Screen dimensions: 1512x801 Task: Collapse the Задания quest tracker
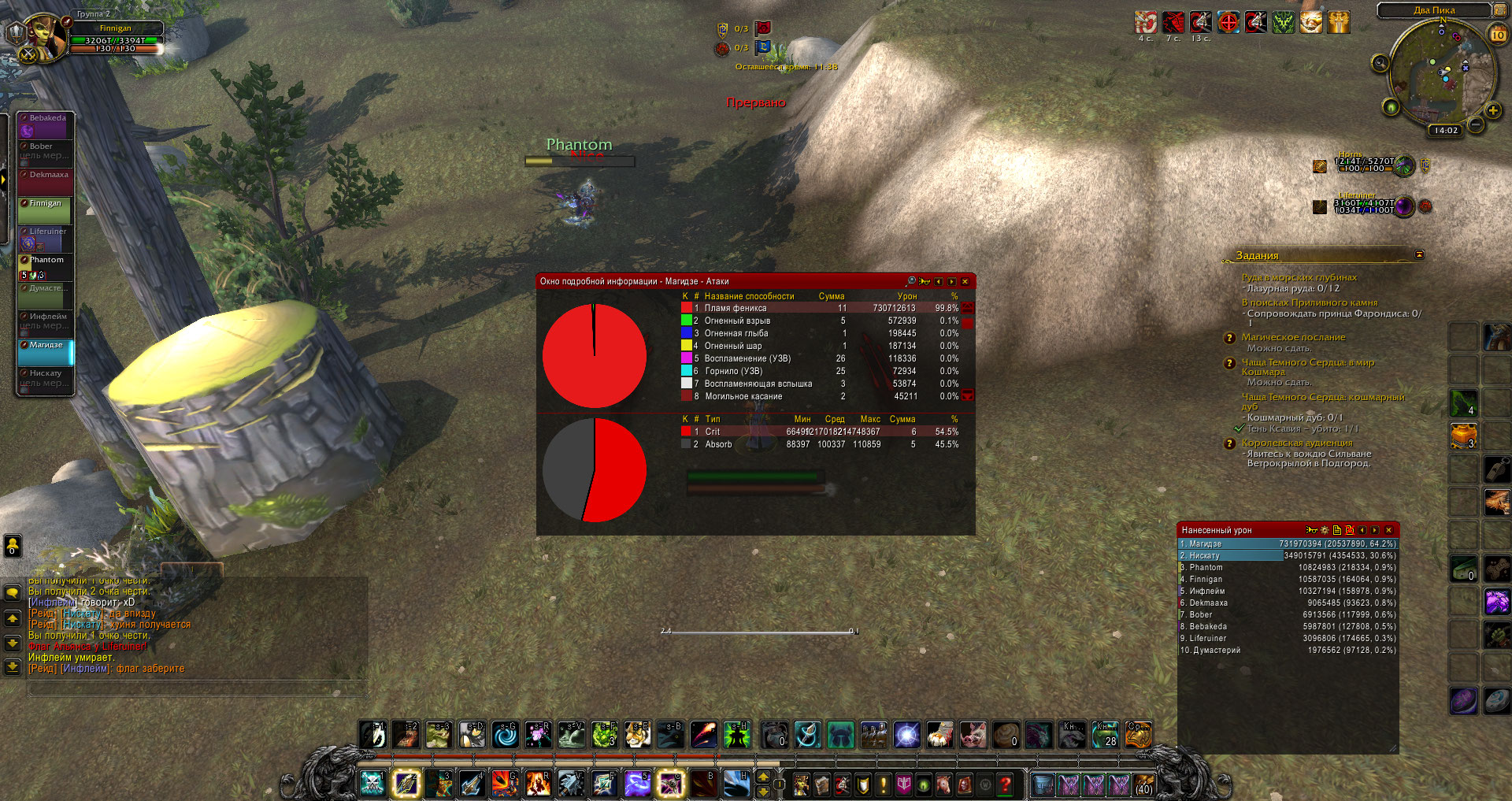[1419, 254]
